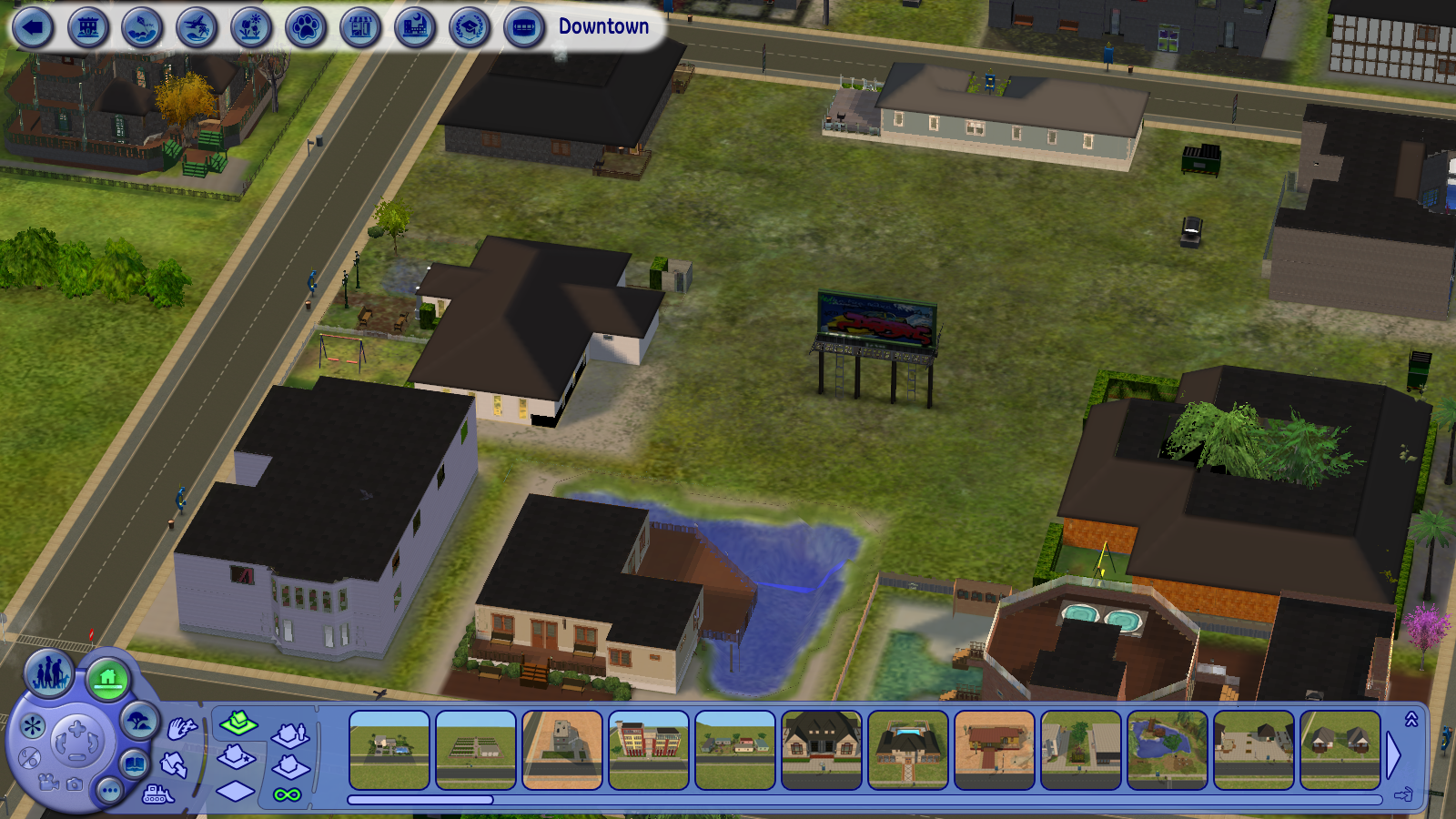Image resolution: width=1456 pixels, height=819 pixels.
Task: Take a snapshot with the camera icon
Action: [x=74, y=784]
